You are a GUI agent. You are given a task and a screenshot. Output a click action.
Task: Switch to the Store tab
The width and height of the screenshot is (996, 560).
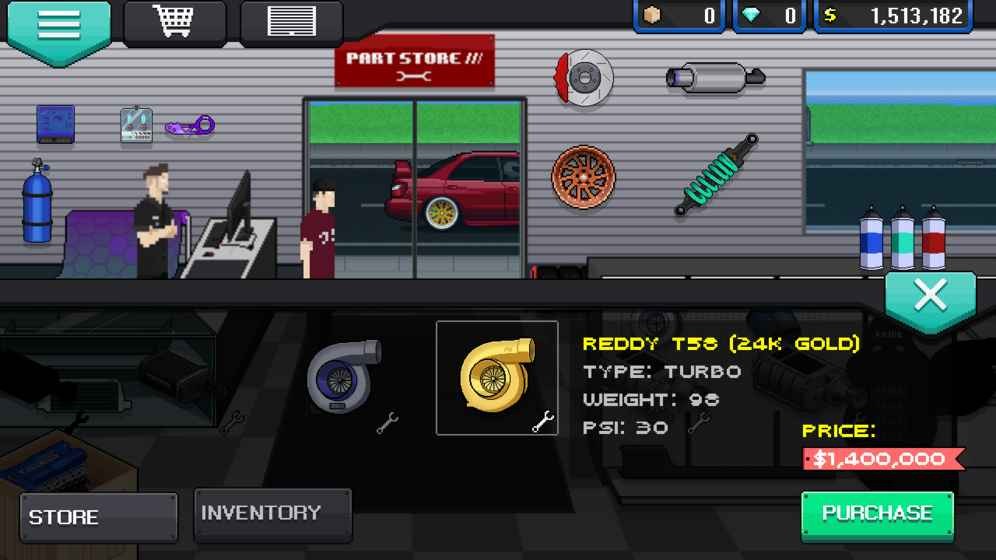tap(98, 517)
